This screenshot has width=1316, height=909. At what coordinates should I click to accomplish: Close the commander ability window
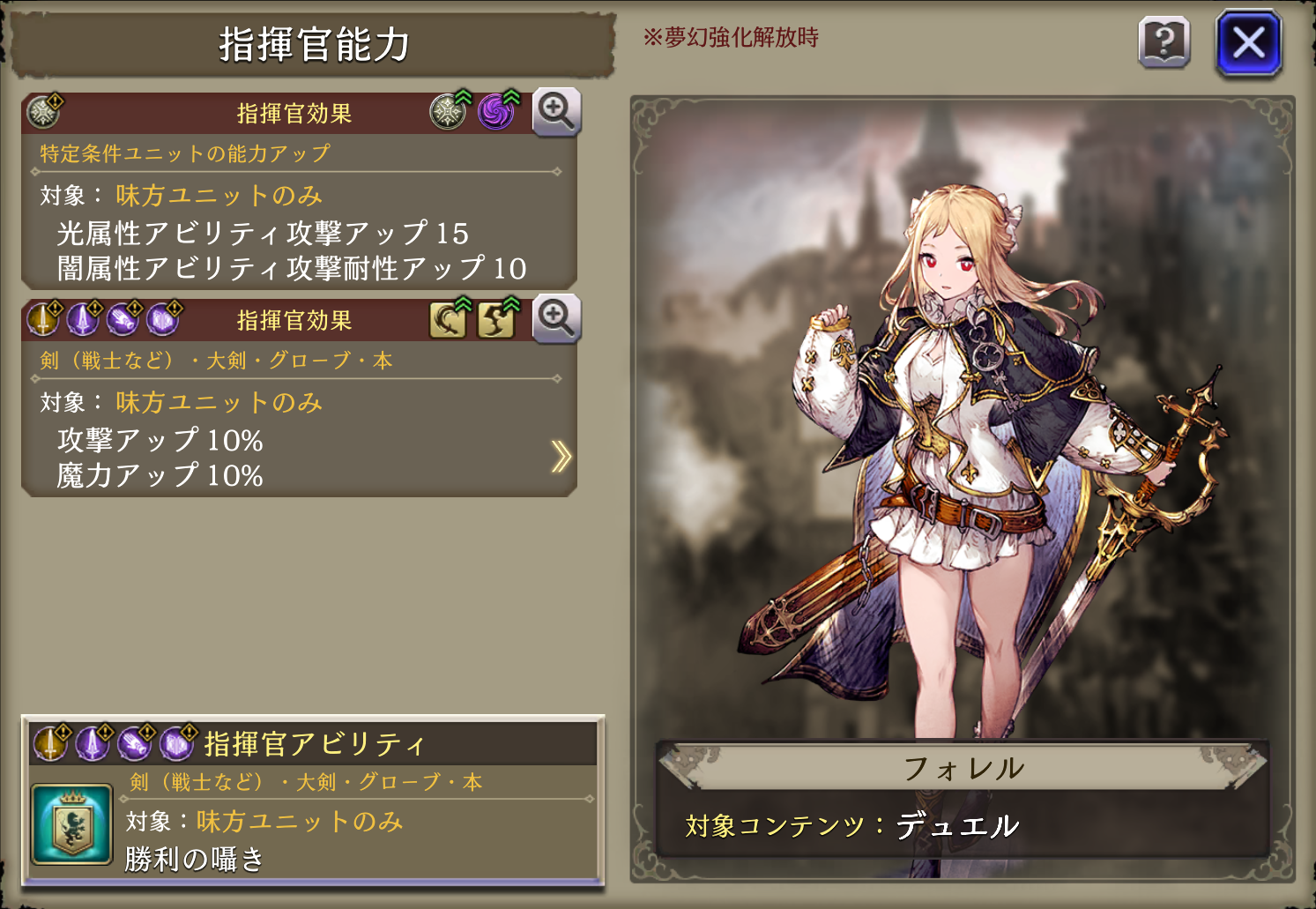click(x=1248, y=42)
